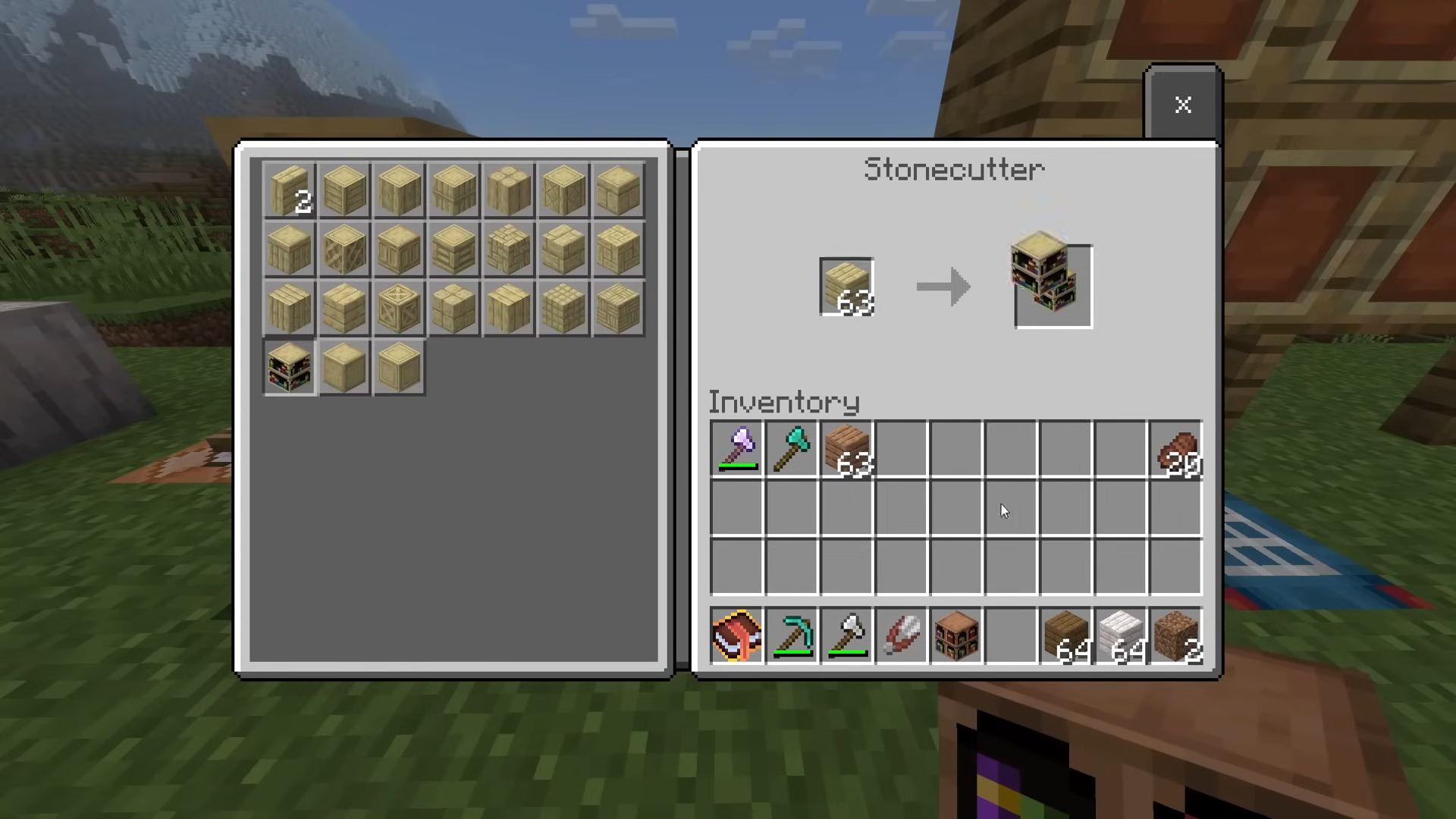
Task: Click the enchanted book hotbar slot
Action: (x=737, y=635)
